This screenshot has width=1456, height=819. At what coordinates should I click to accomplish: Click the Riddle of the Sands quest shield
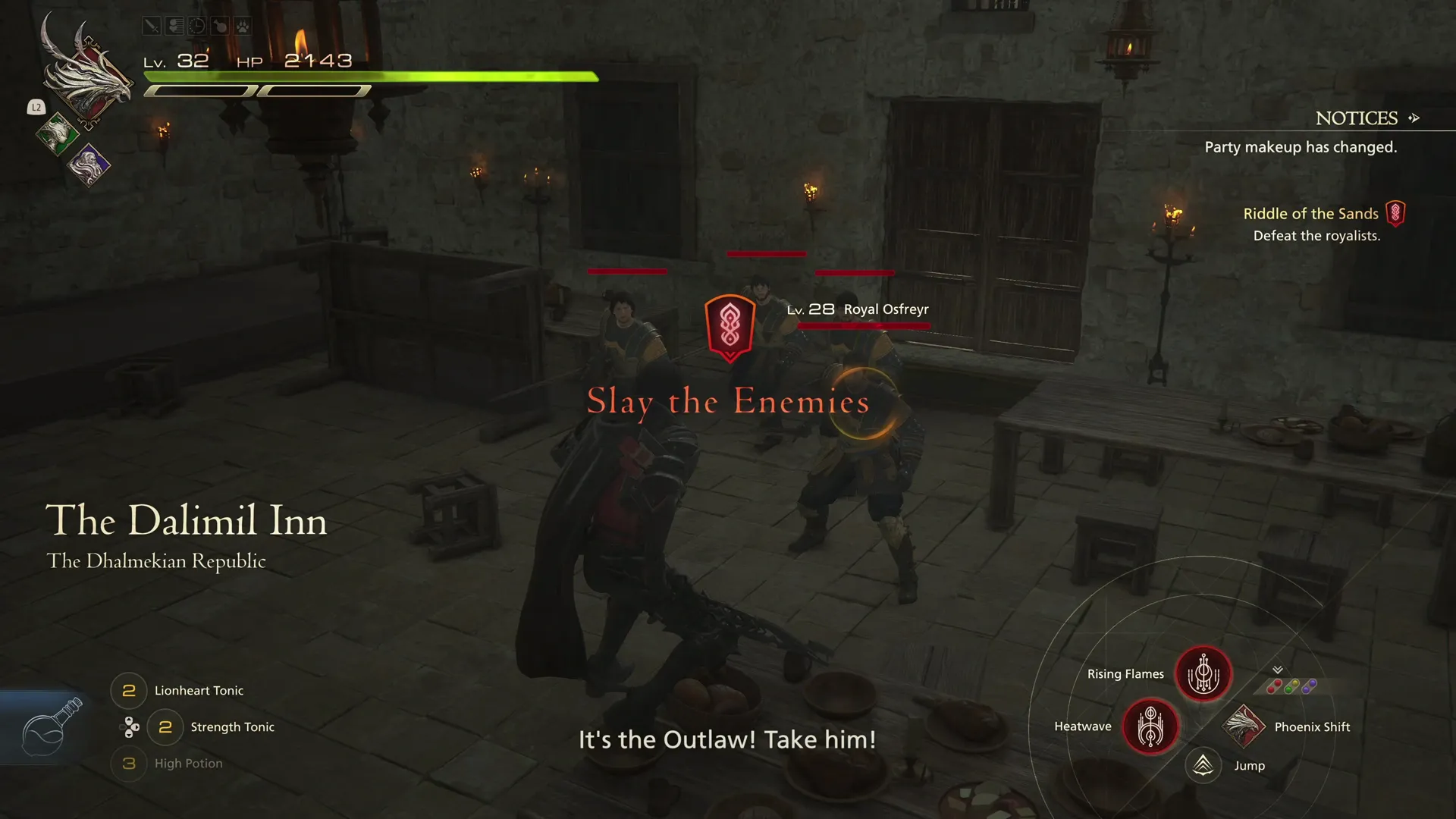coord(1395,213)
